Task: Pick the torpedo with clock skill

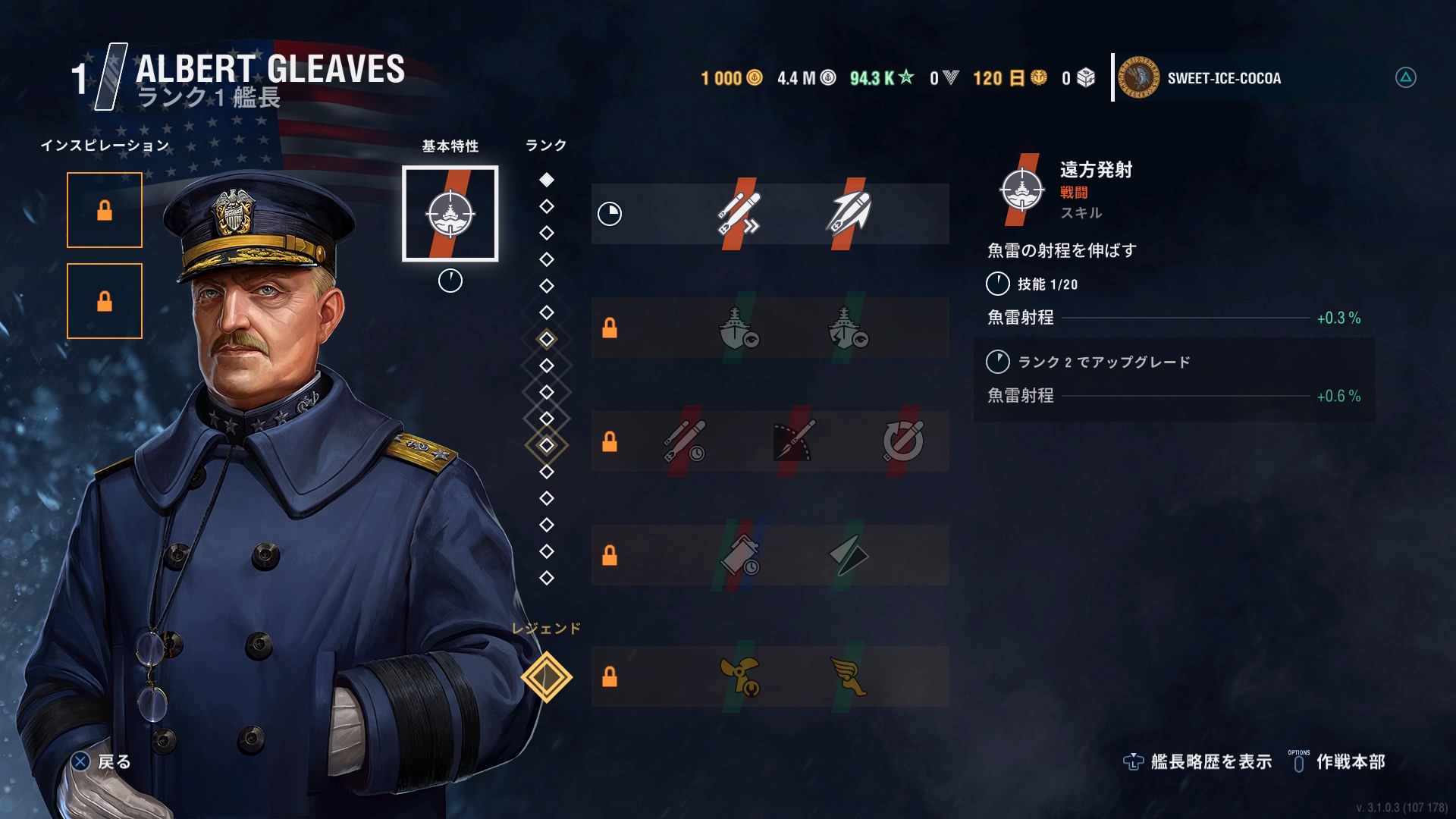Action: [685, 441]
